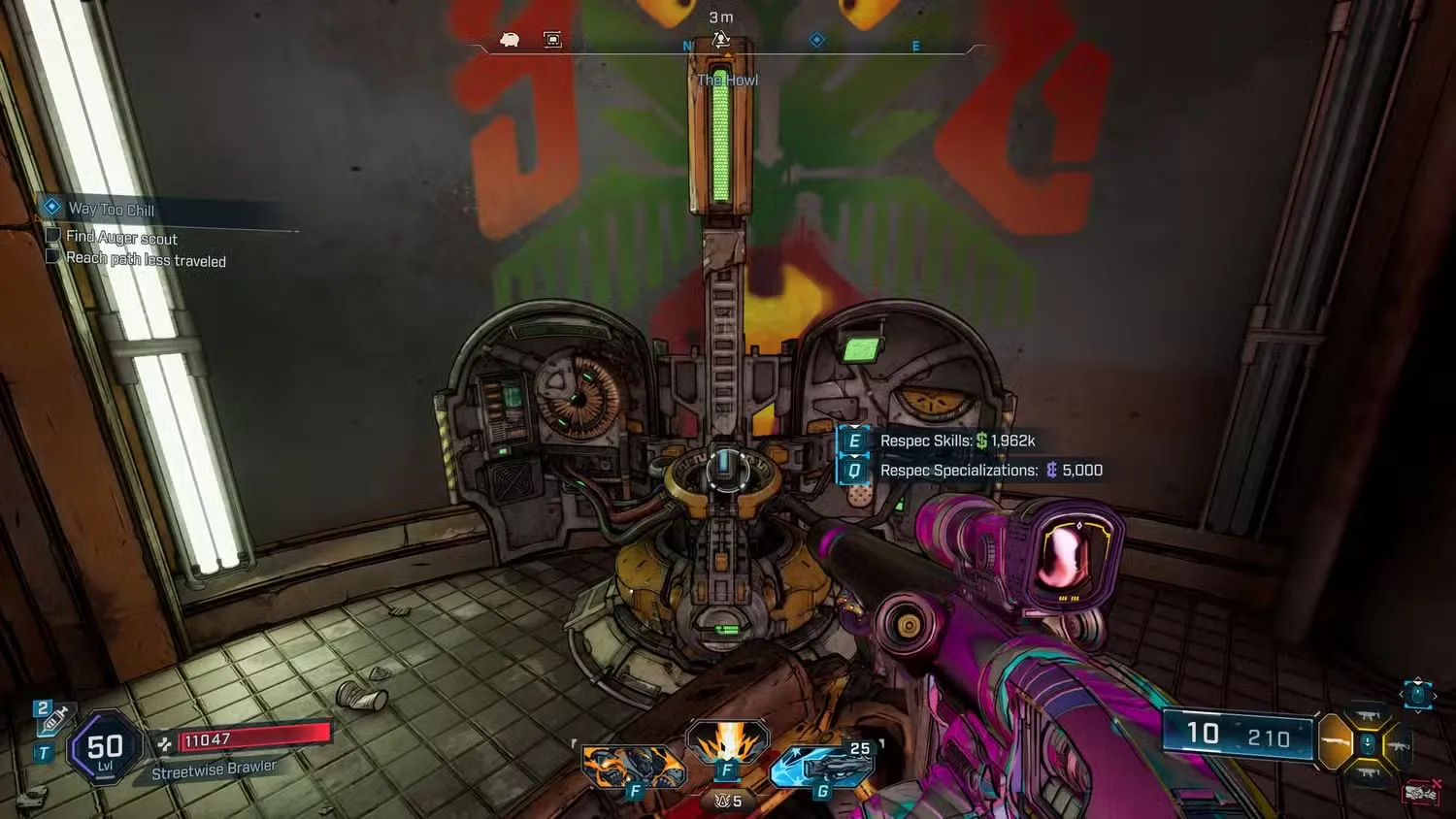Image resolution: width=1456 pixels, height=819 pixels.
Task: Choose the Respec Specializations option
Action: coord(990,471)
